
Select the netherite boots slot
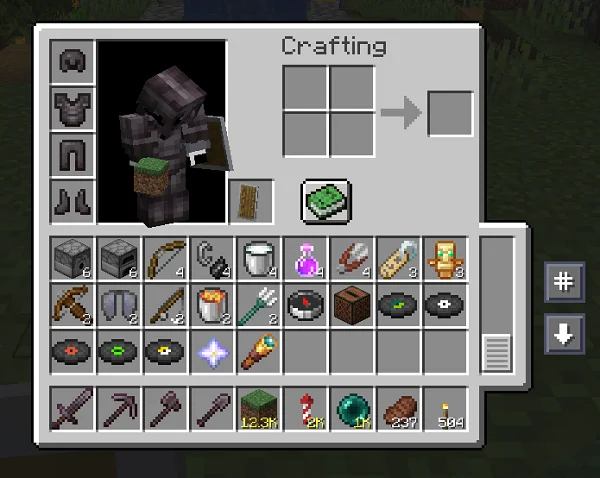pyautogui.click(x=74, y=201)
